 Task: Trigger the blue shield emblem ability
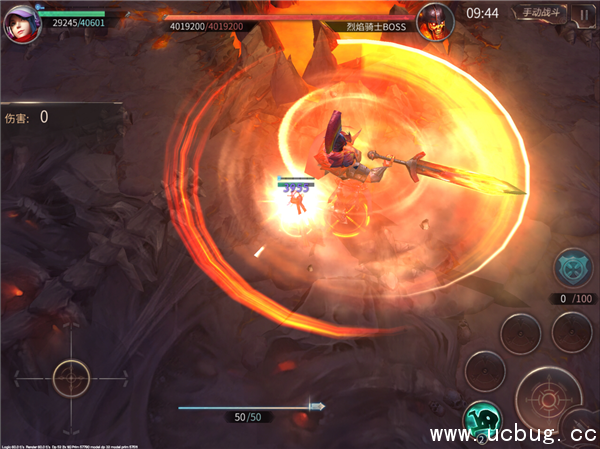click(573, 269)
